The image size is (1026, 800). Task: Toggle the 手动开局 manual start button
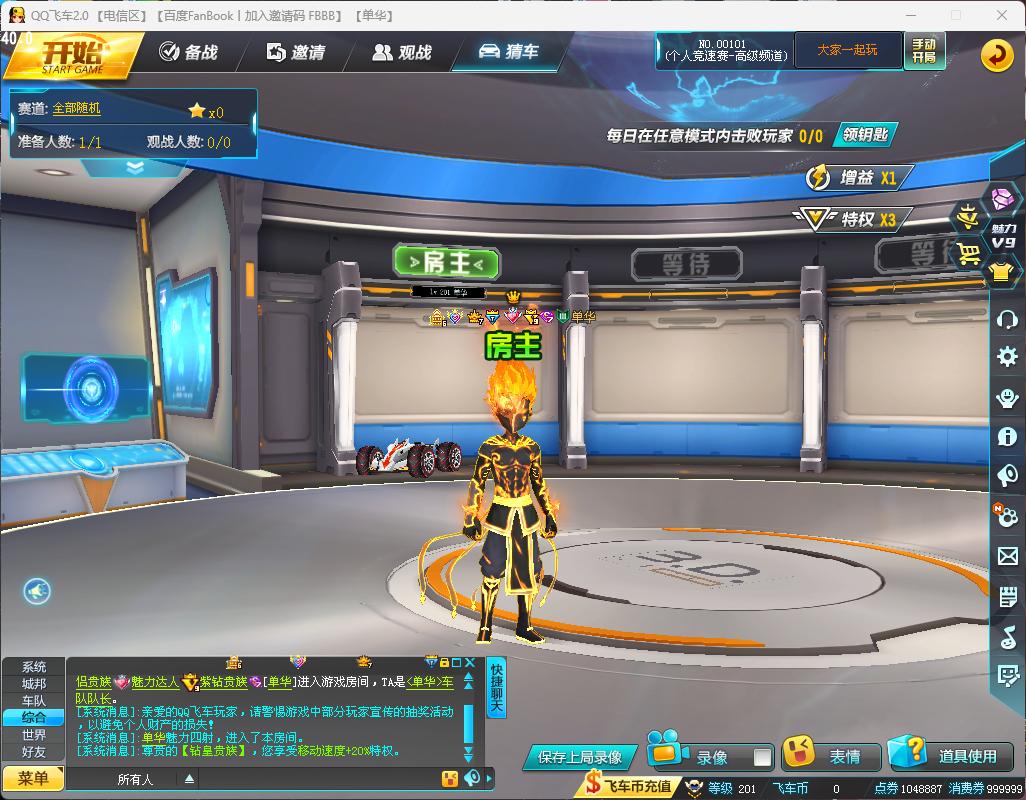(x=923, y=50)
